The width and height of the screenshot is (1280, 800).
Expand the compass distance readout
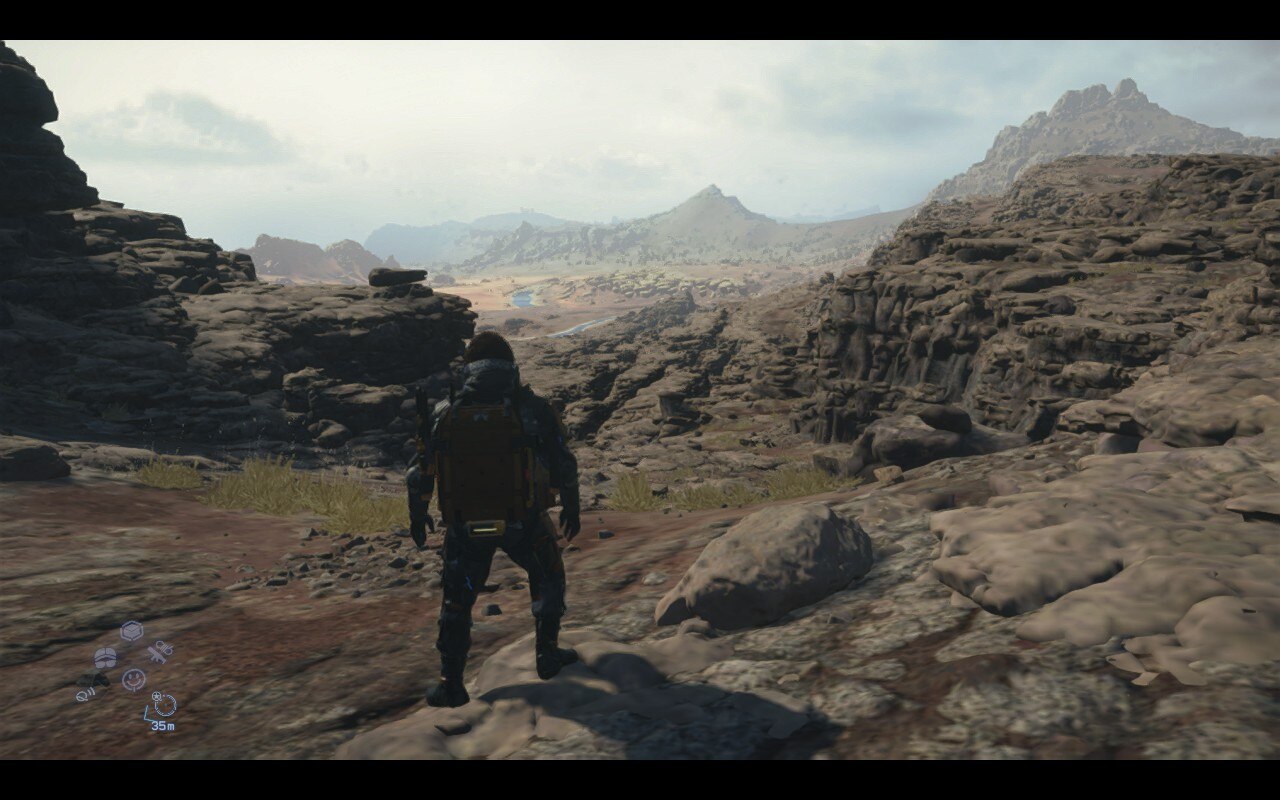tap(163, 726)
